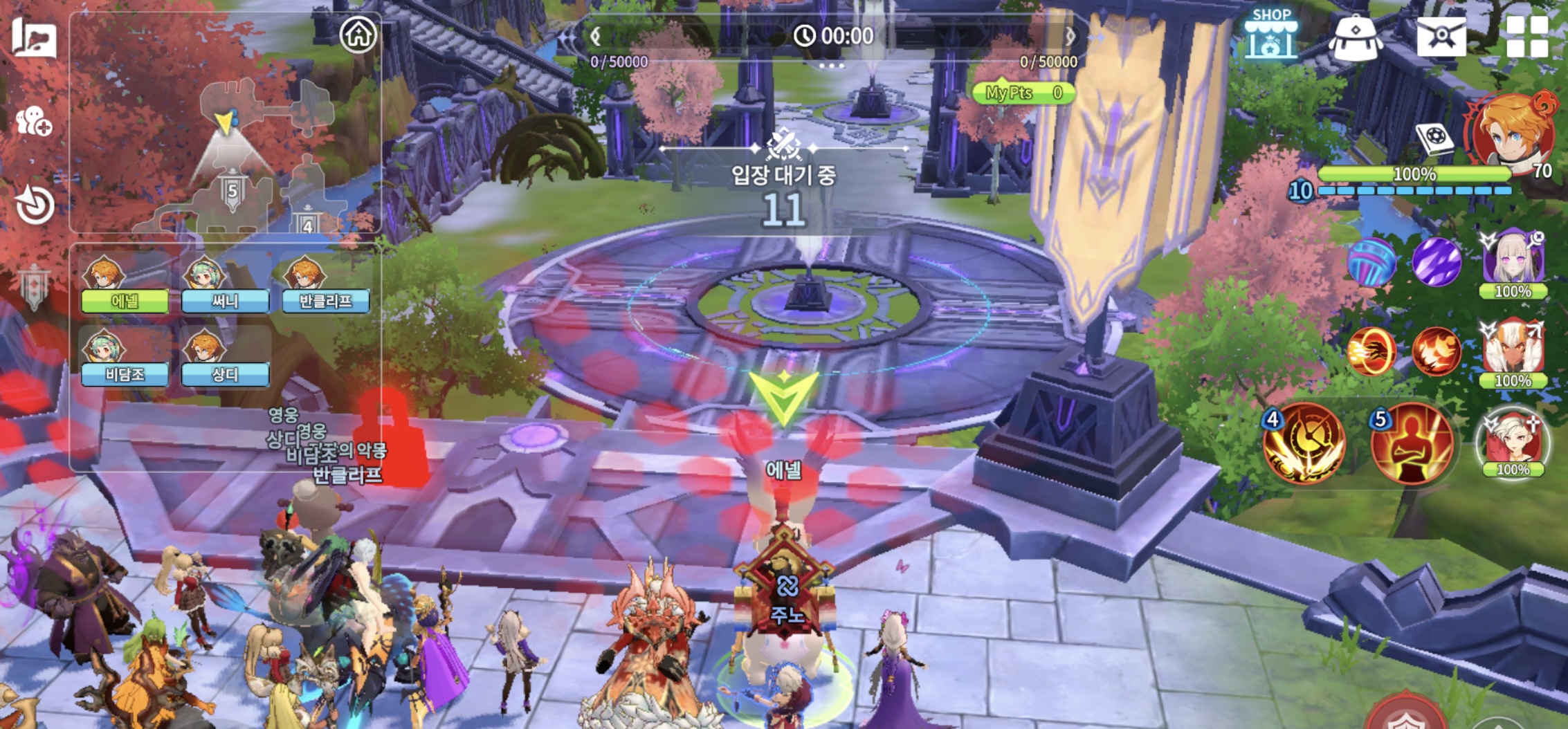Open the chat folder icon
The width and height of the screenshot is (1568, 729).
pyautogui.click(x=33, y=37)
